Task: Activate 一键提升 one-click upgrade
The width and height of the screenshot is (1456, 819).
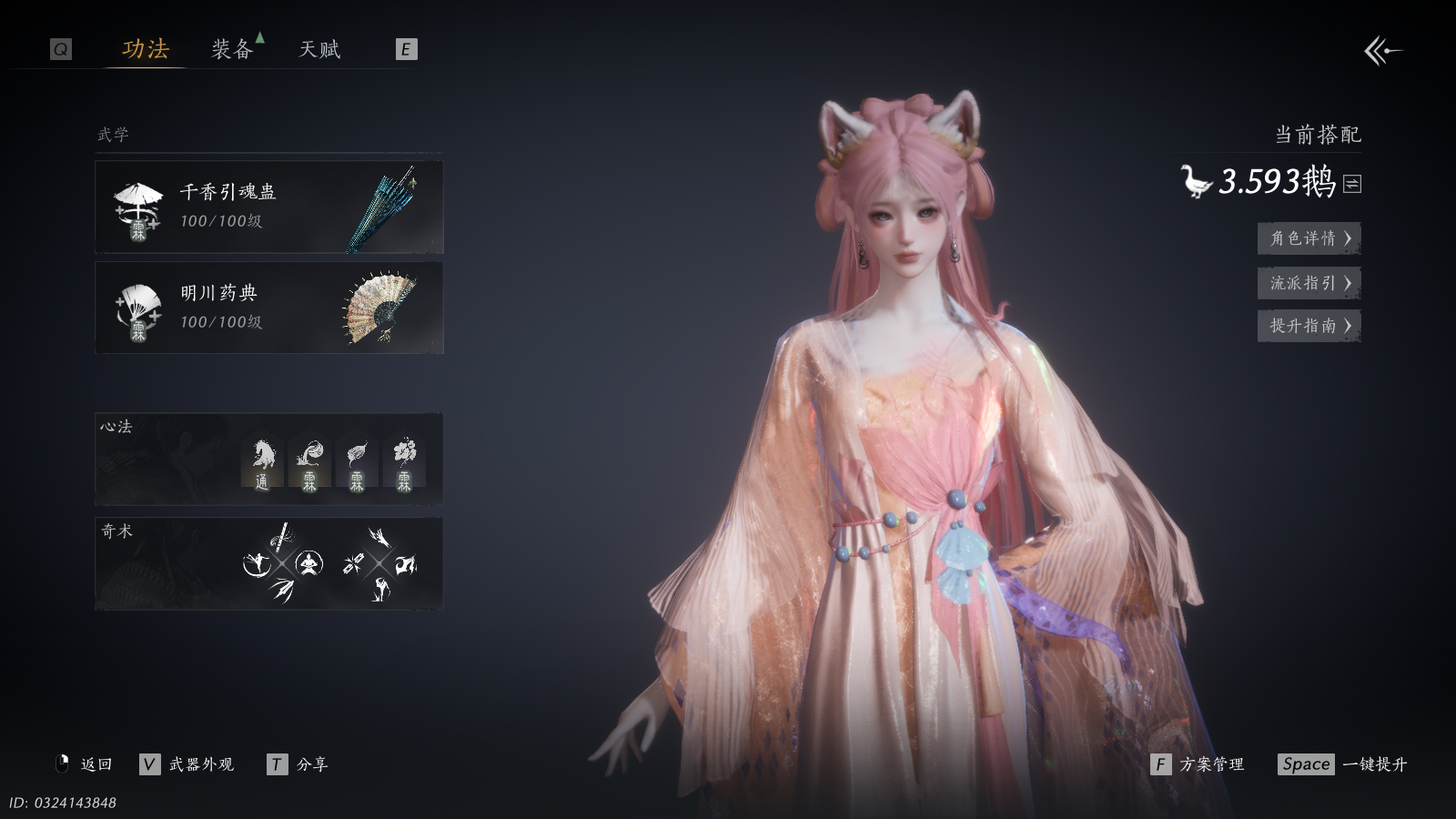Action: (1343, 764)
